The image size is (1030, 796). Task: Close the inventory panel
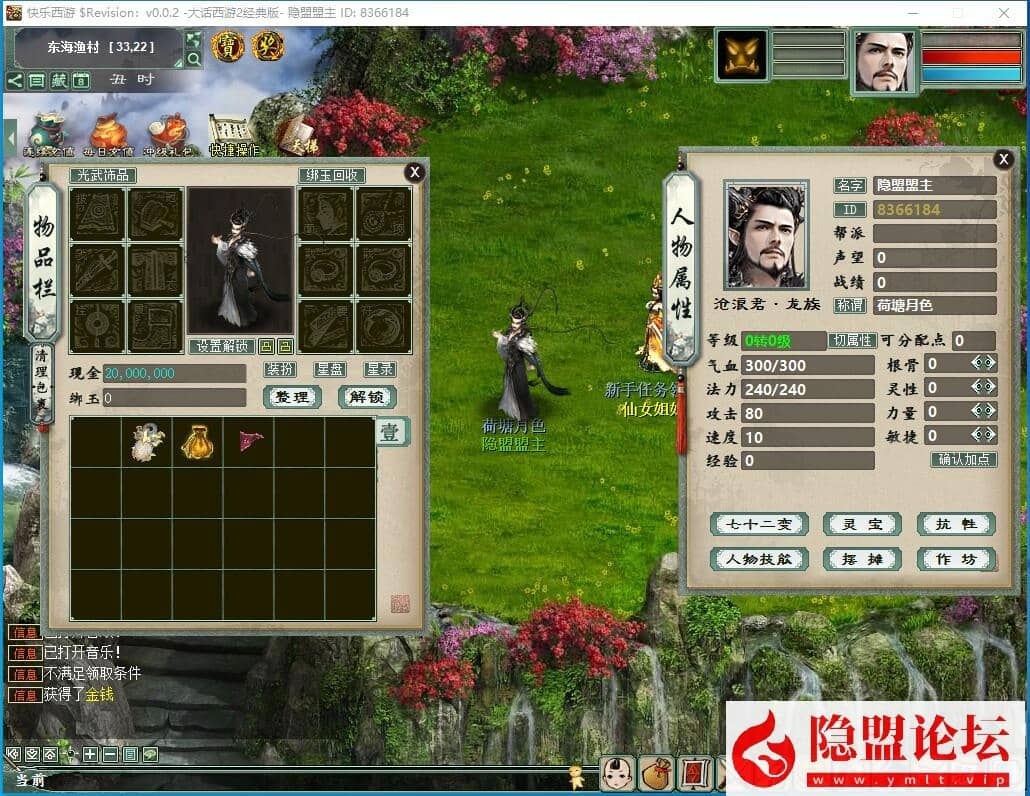tap(414, 172)
